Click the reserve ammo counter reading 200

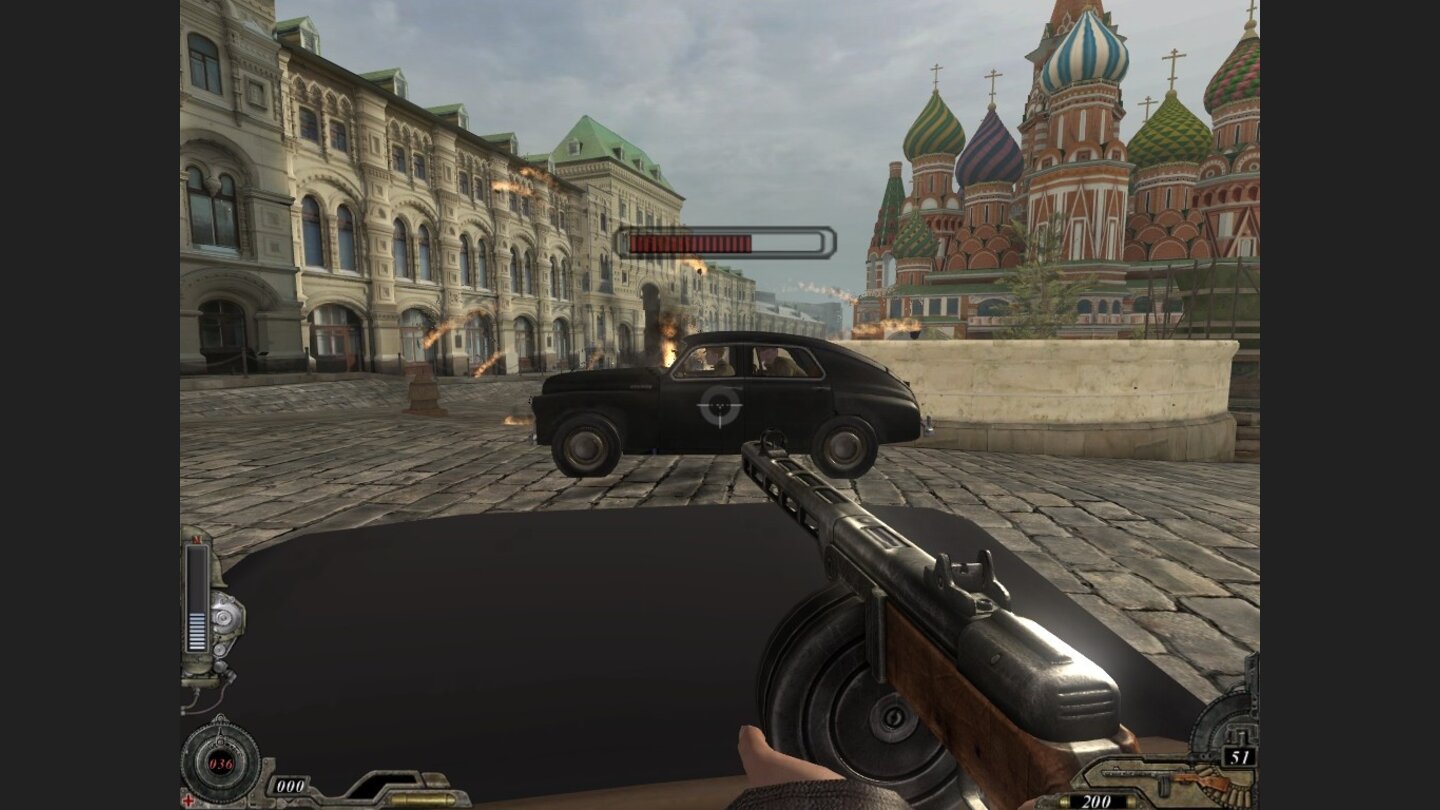pyautogui.click(x=1098, y=800)
